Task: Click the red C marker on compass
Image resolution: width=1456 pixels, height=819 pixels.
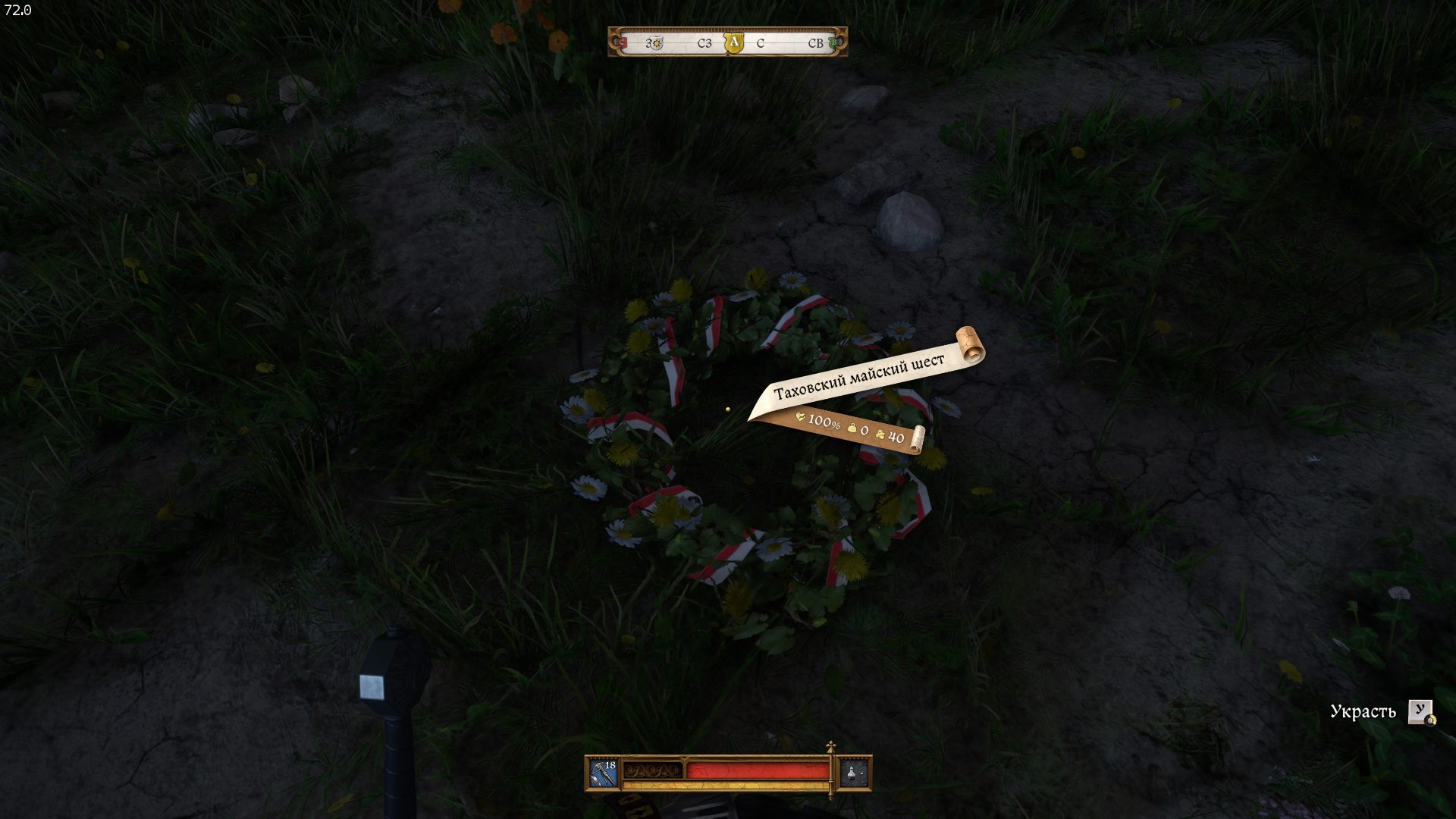Action: (622, 43)
